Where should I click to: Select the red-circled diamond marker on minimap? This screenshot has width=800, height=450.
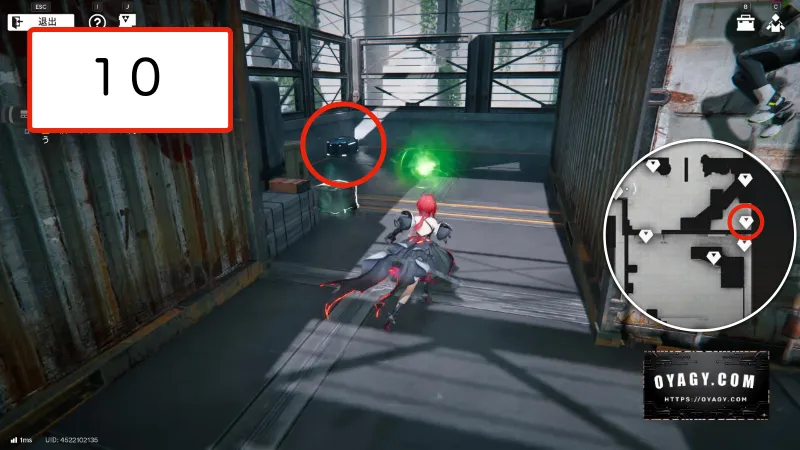[x=746, y=221]
